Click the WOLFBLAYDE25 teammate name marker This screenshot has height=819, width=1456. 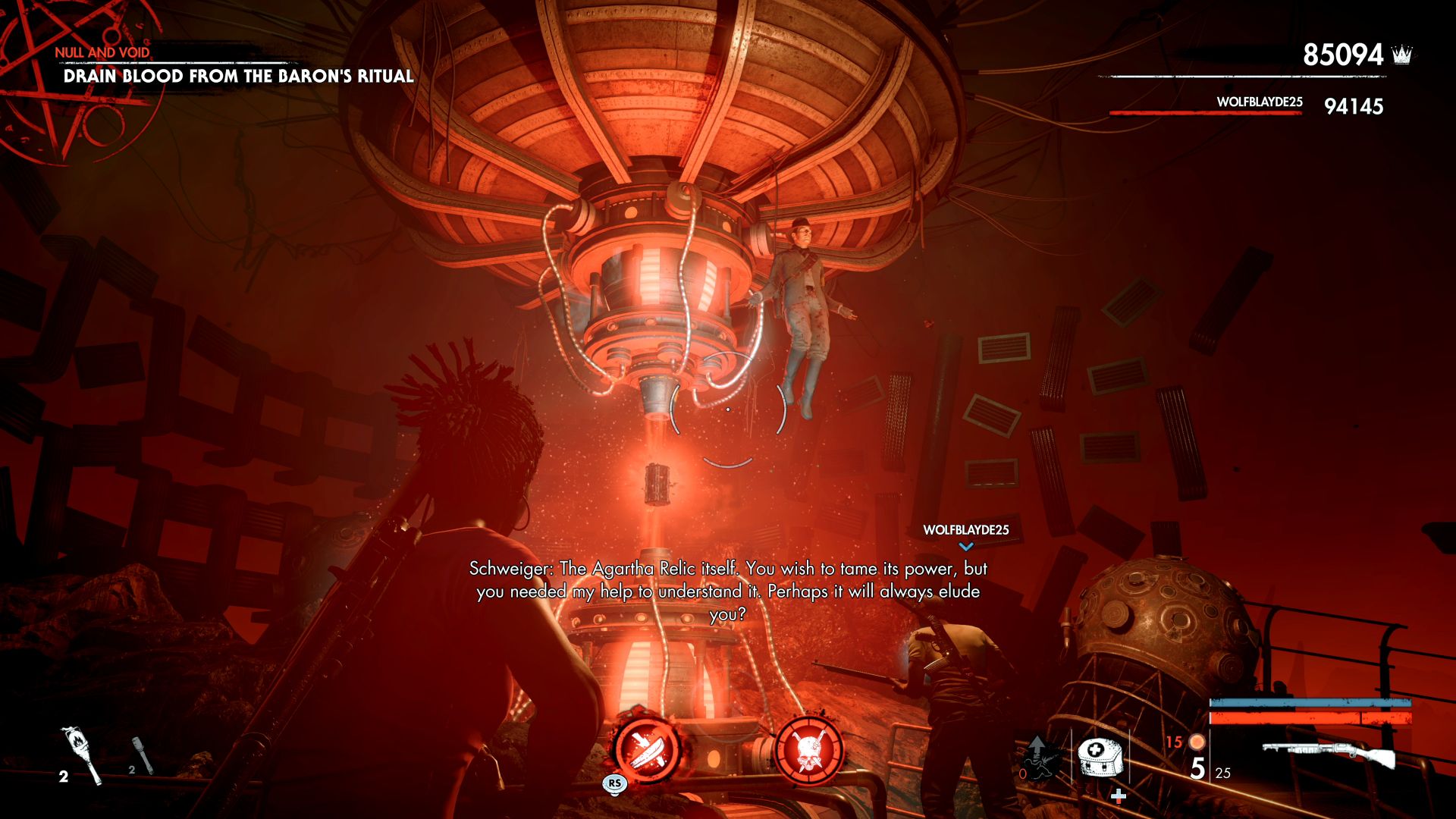(965, 530)
